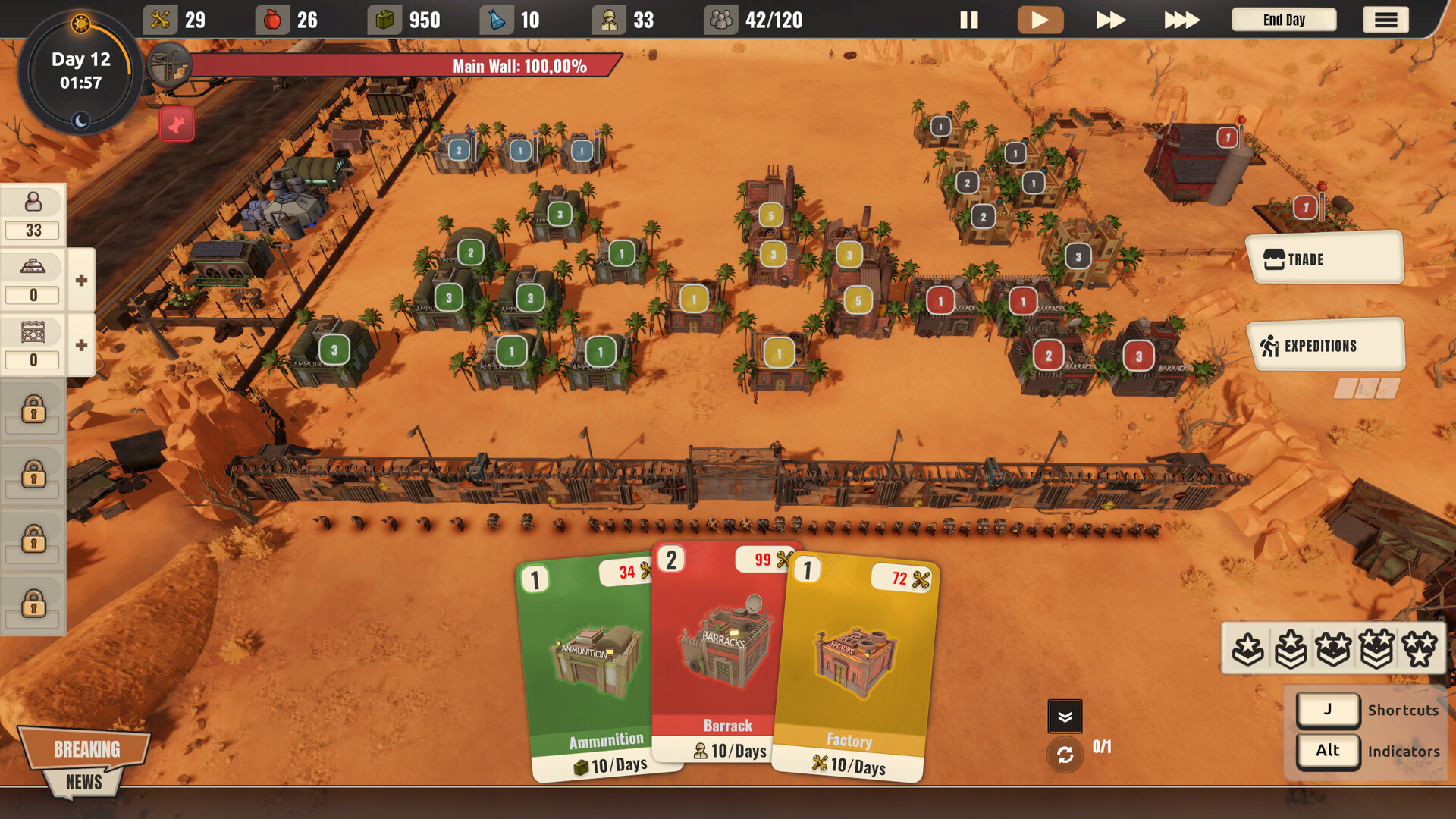1456x819 pixels.
Task: Click the red pin marker near the road
Action: click(176, 124)
